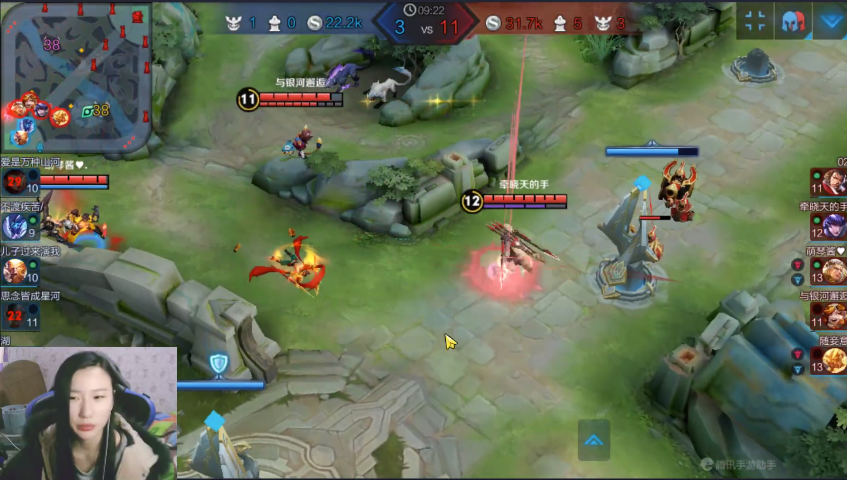Click the minimap in the corner
The height and width of the screenshot is (480, 847).
(76, 75)
